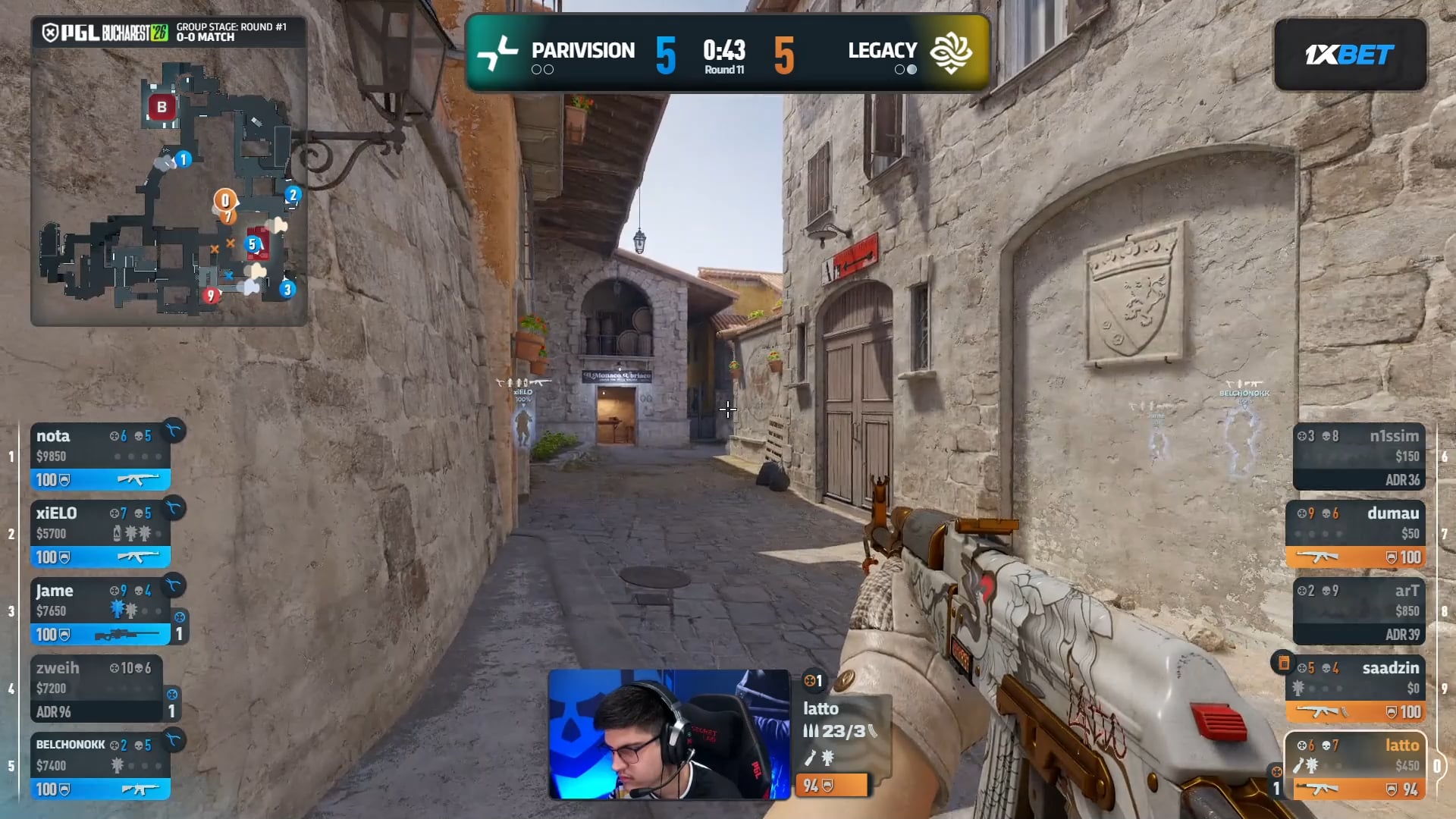The height and width of the screenshot is (819, 1456).
Task: Choose Jame's player panel
Action: point(99,610)
